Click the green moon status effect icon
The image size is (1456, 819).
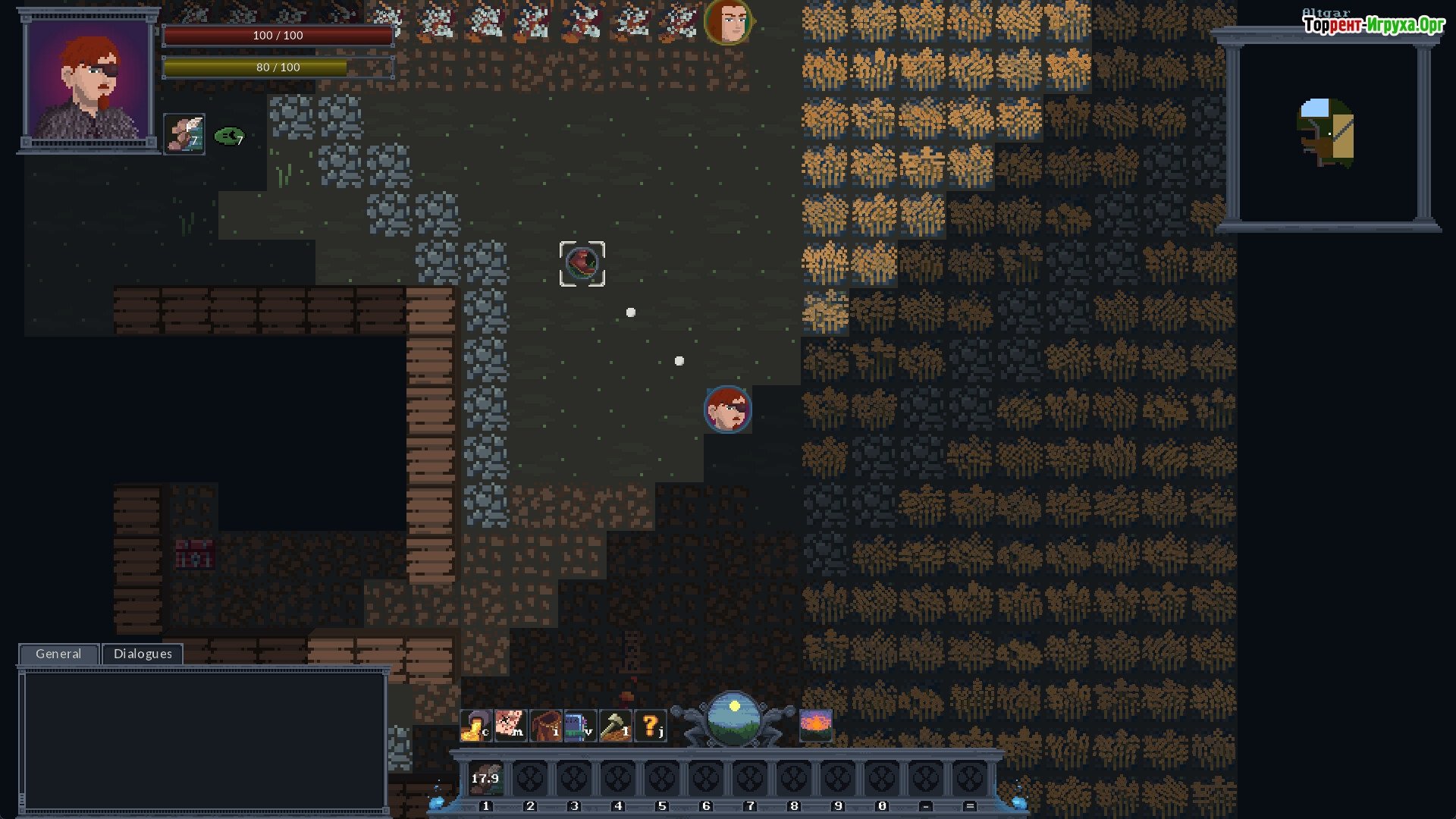point(229,136)
